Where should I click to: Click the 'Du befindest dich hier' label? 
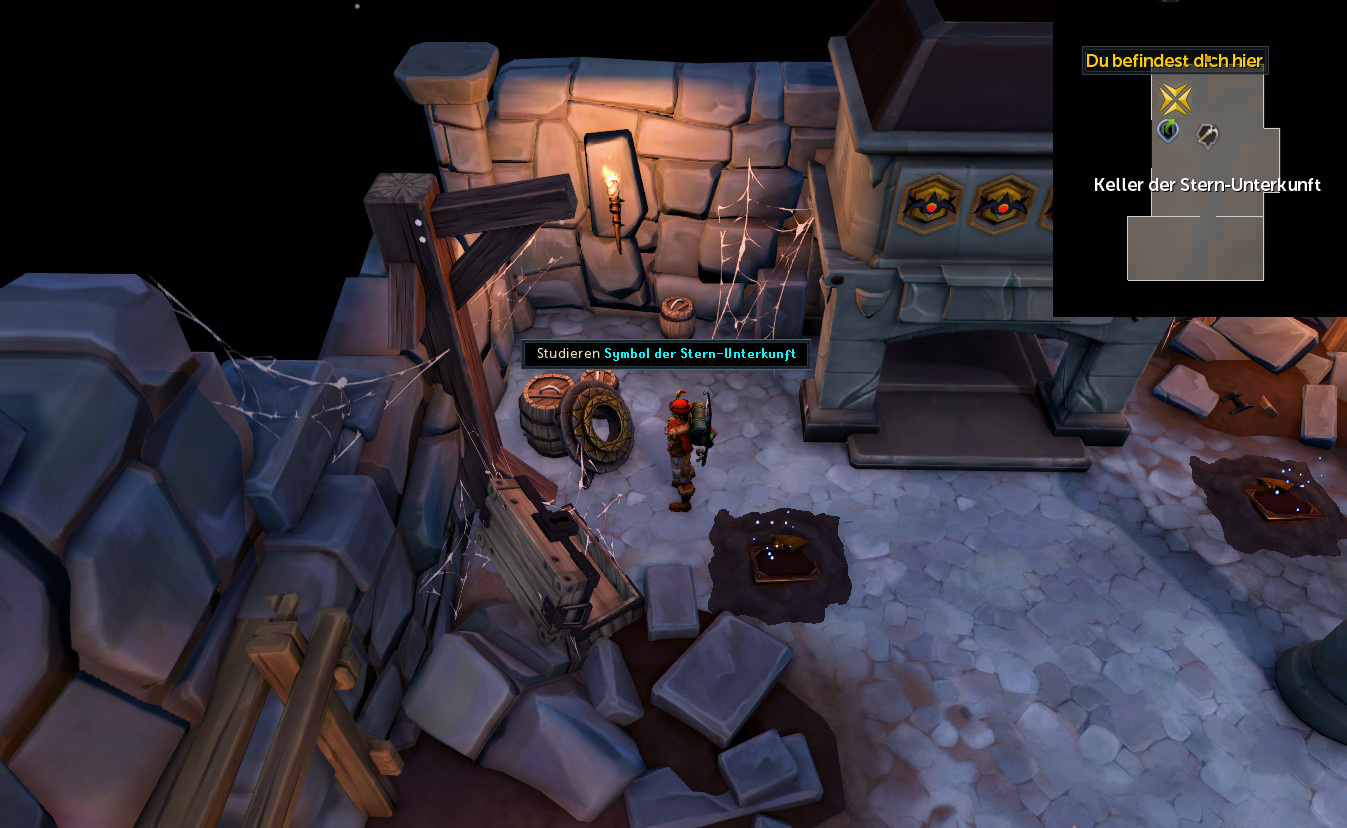(1174, 61)
